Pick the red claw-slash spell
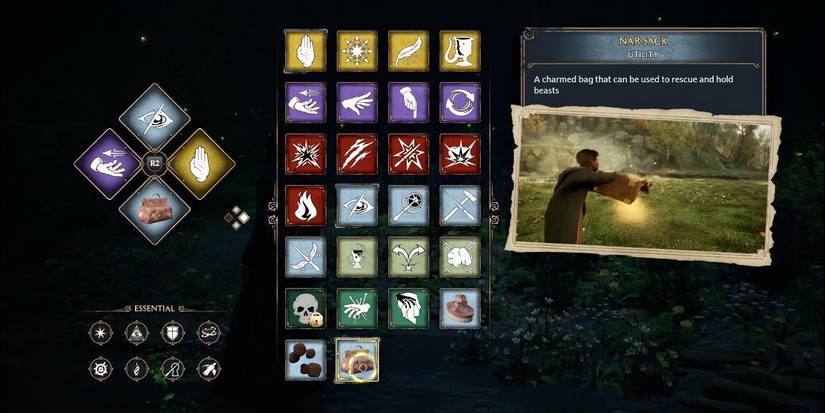 357,154
